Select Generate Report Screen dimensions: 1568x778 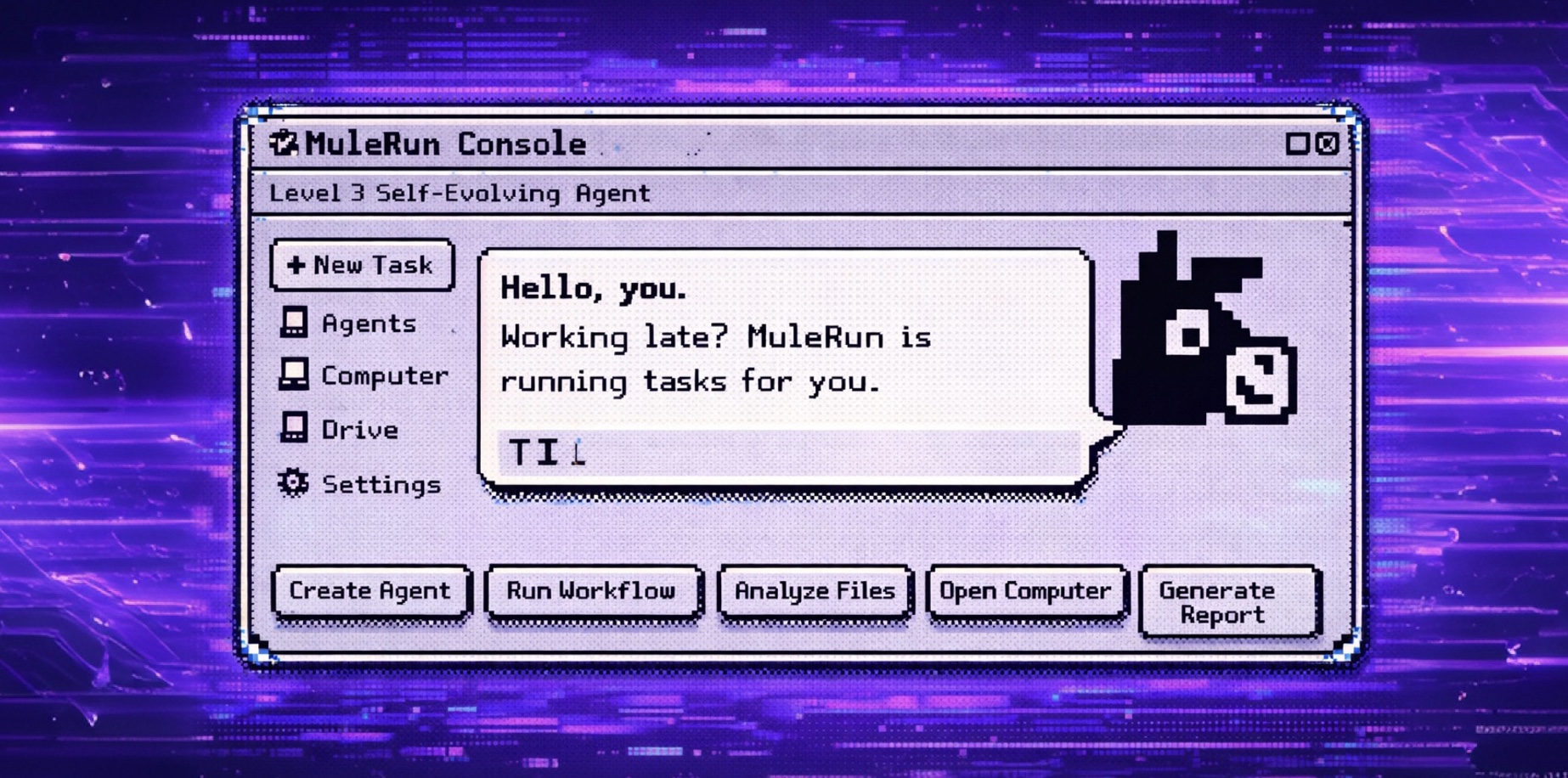pyautogui.click(x=1229, y=602)
